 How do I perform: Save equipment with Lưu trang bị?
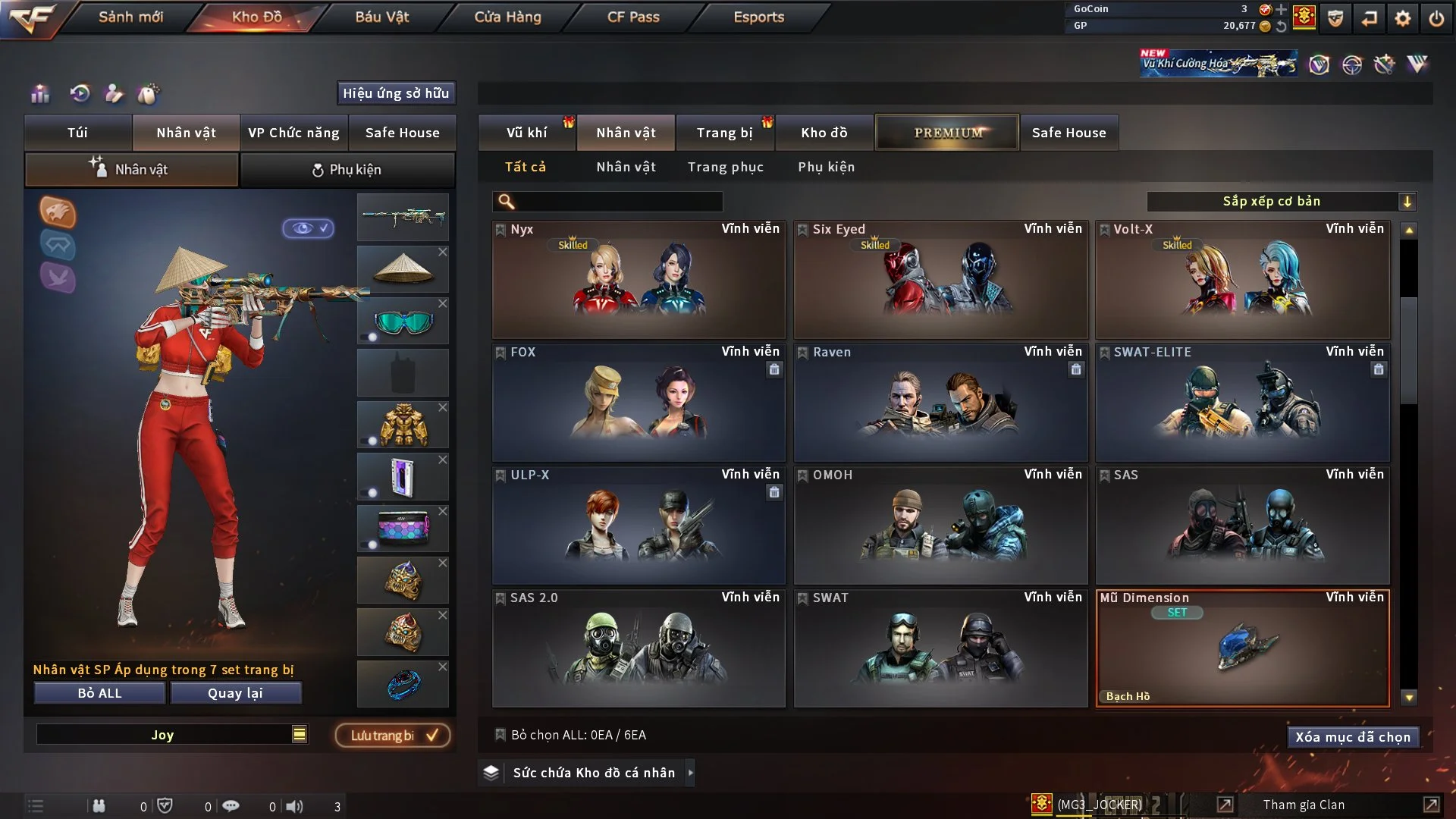click(x=393, y=736)
